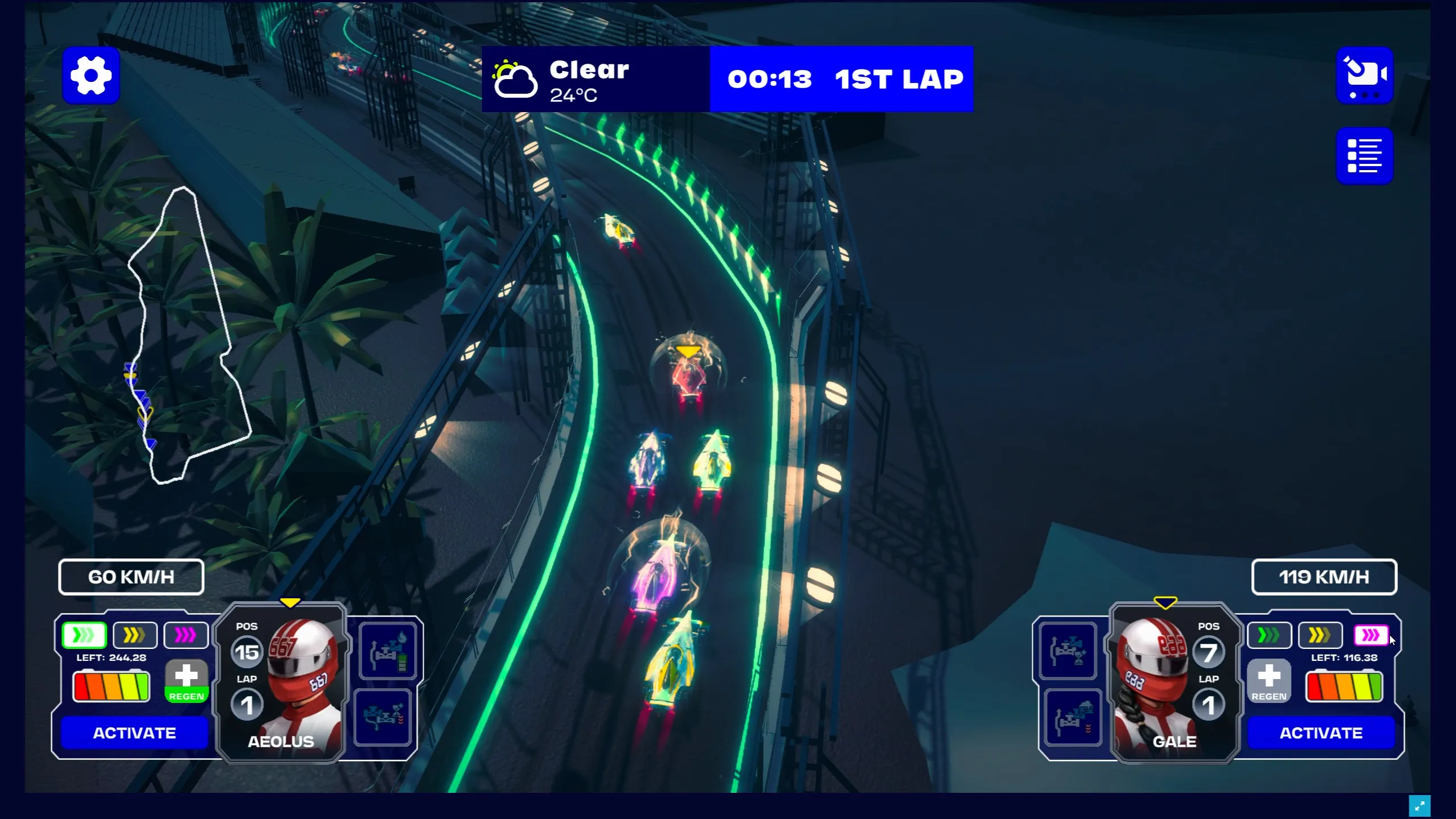Activate Gale's boost
The image size is (1456, 819).
1321,733
